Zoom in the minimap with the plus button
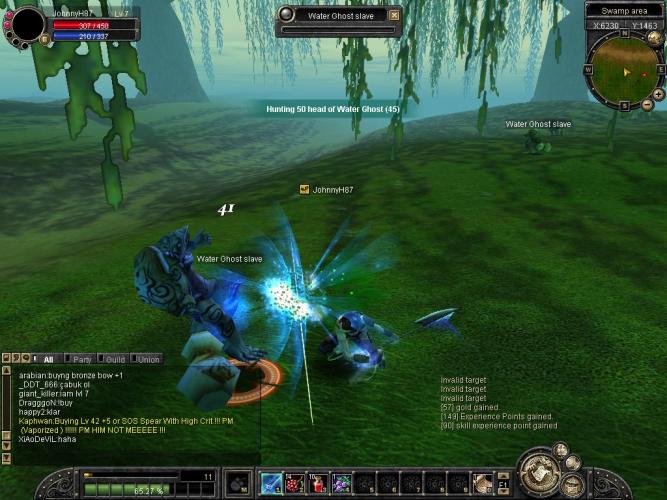The image size is (667, 500). 659,93
